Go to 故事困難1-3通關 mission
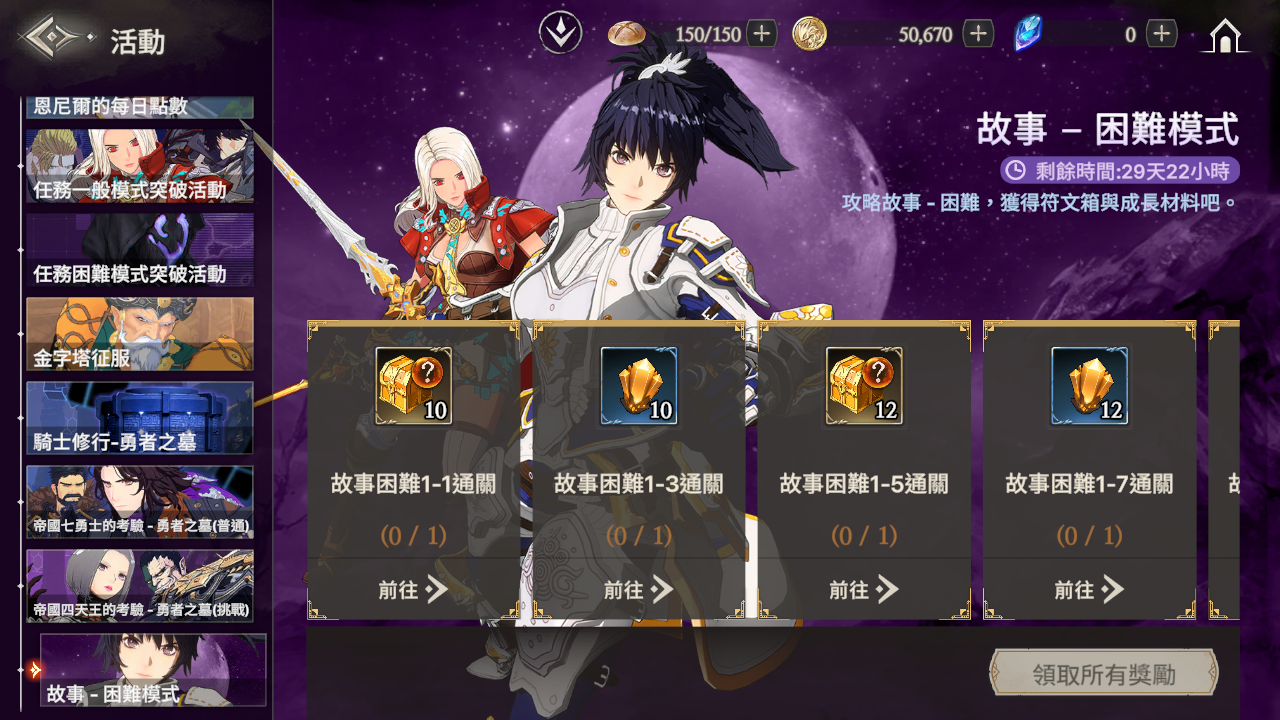Viewport: 1280px width, 720px height. click(x=638, y=590)
